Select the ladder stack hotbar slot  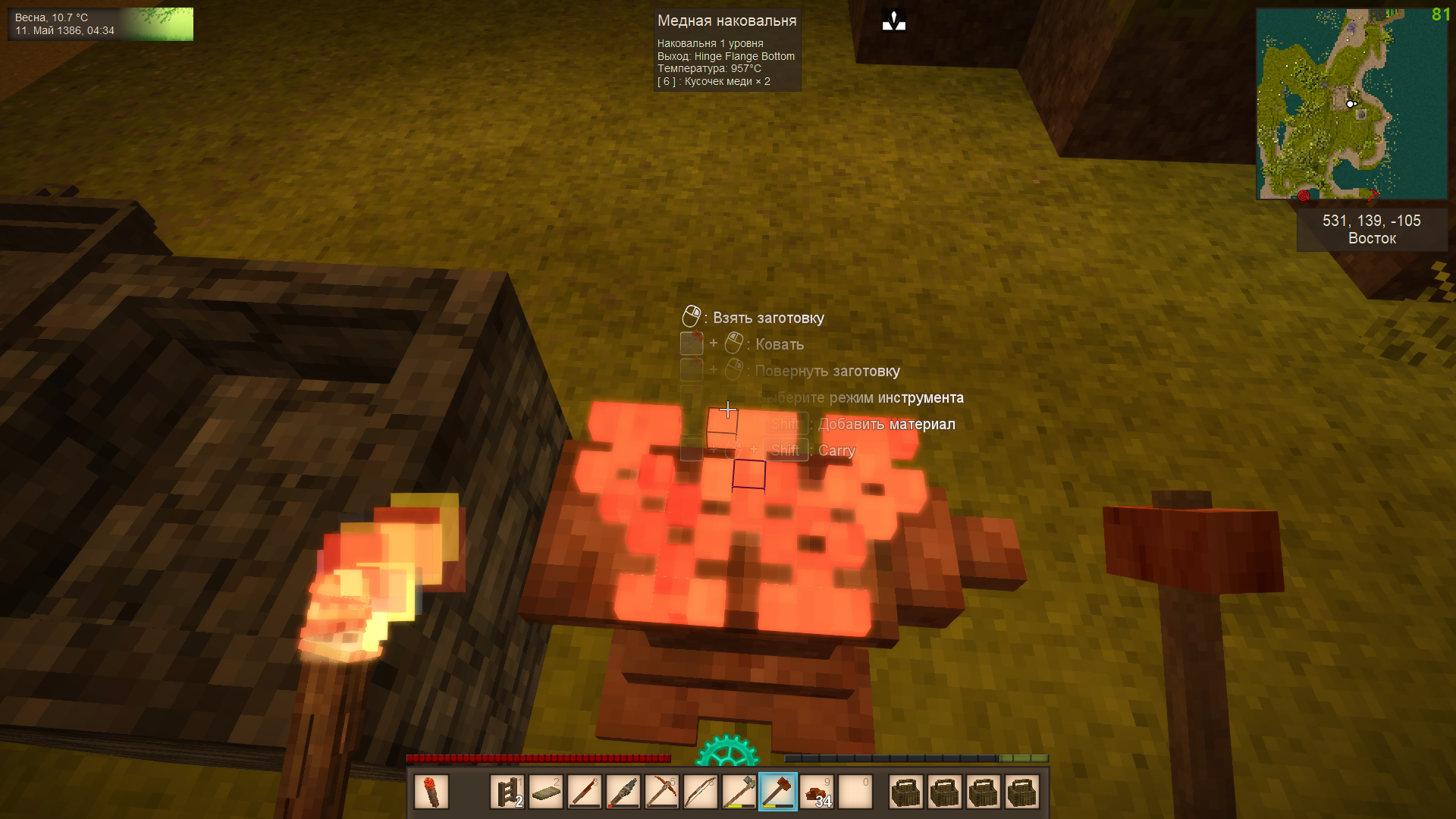[507, 792]
